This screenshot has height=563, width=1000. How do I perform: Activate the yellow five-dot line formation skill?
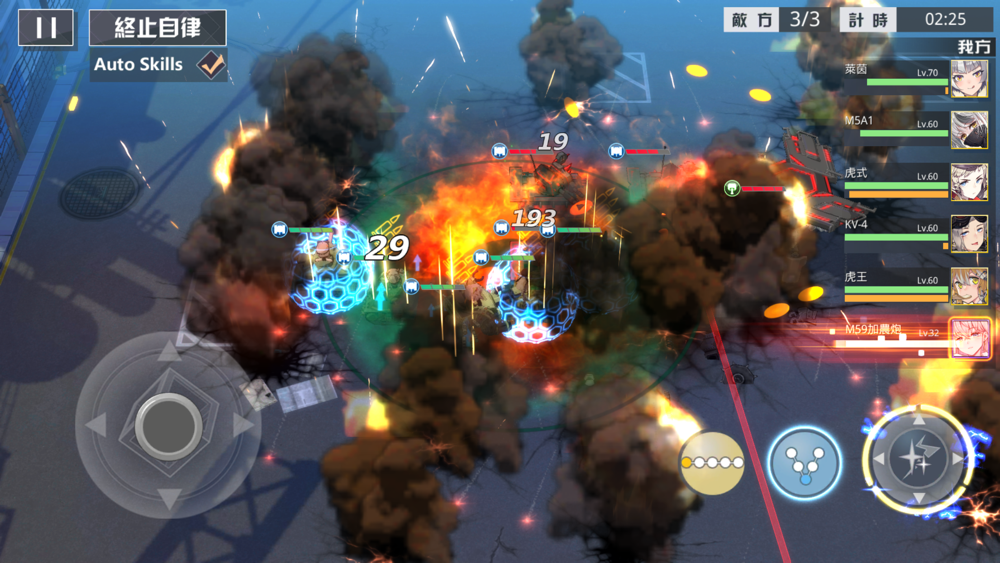point(712,463)
